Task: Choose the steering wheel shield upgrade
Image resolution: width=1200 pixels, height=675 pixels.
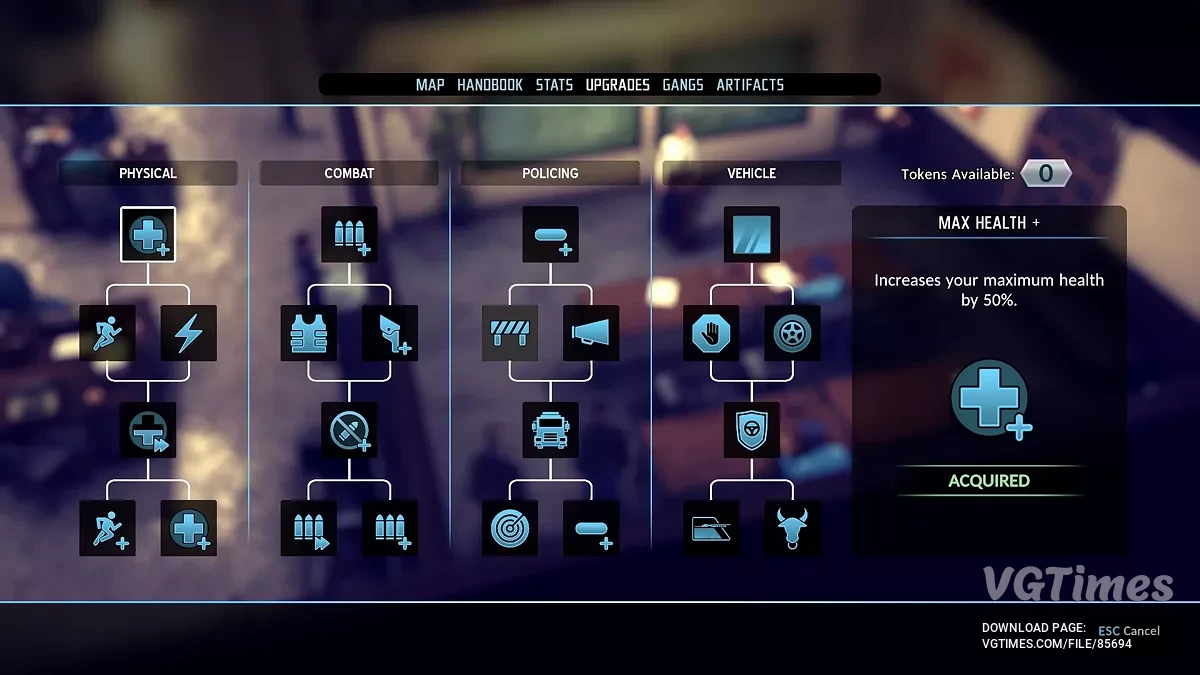Action: coord(752,431)
